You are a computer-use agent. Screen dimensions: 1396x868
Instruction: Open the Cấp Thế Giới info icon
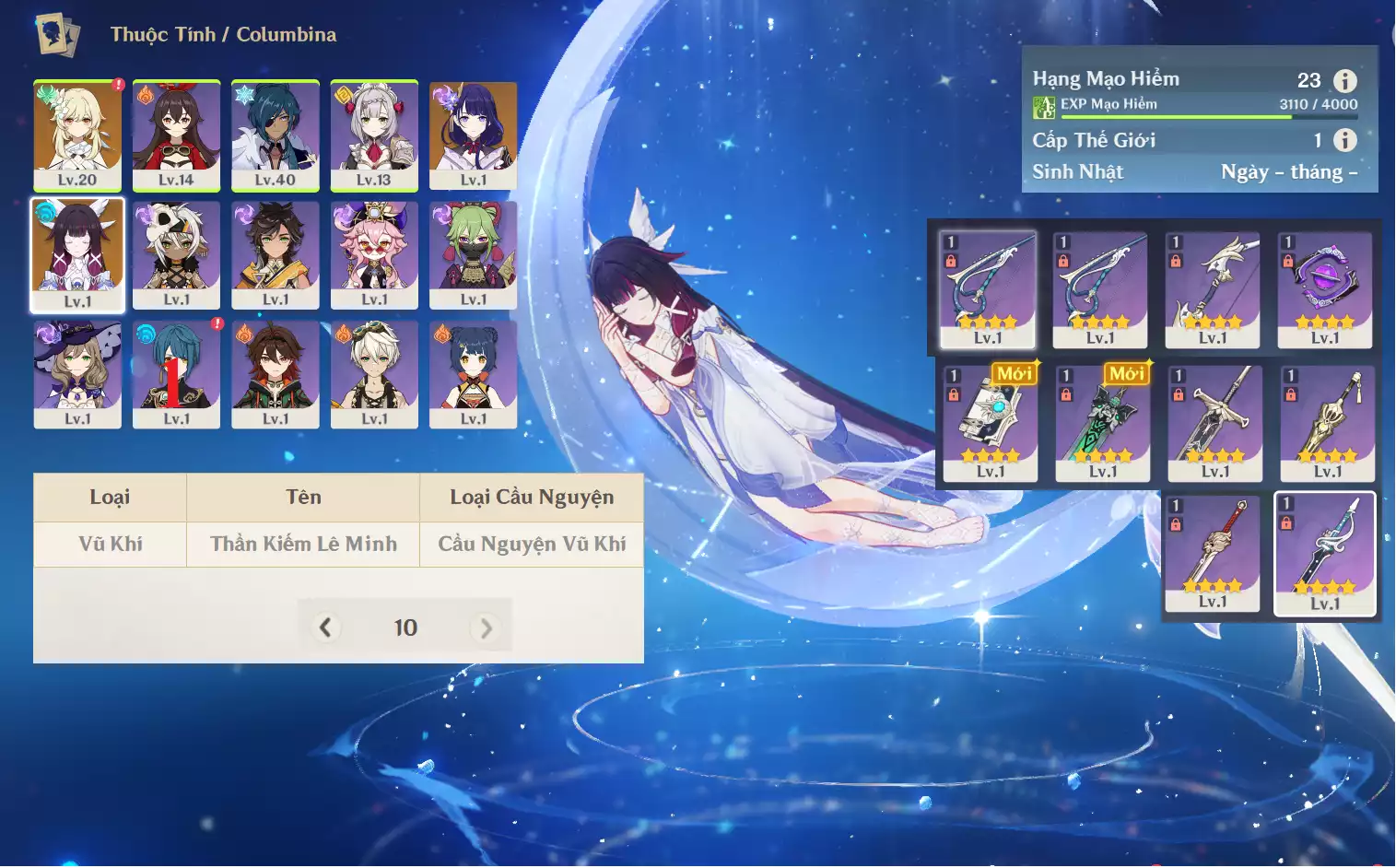(1345, 140)
